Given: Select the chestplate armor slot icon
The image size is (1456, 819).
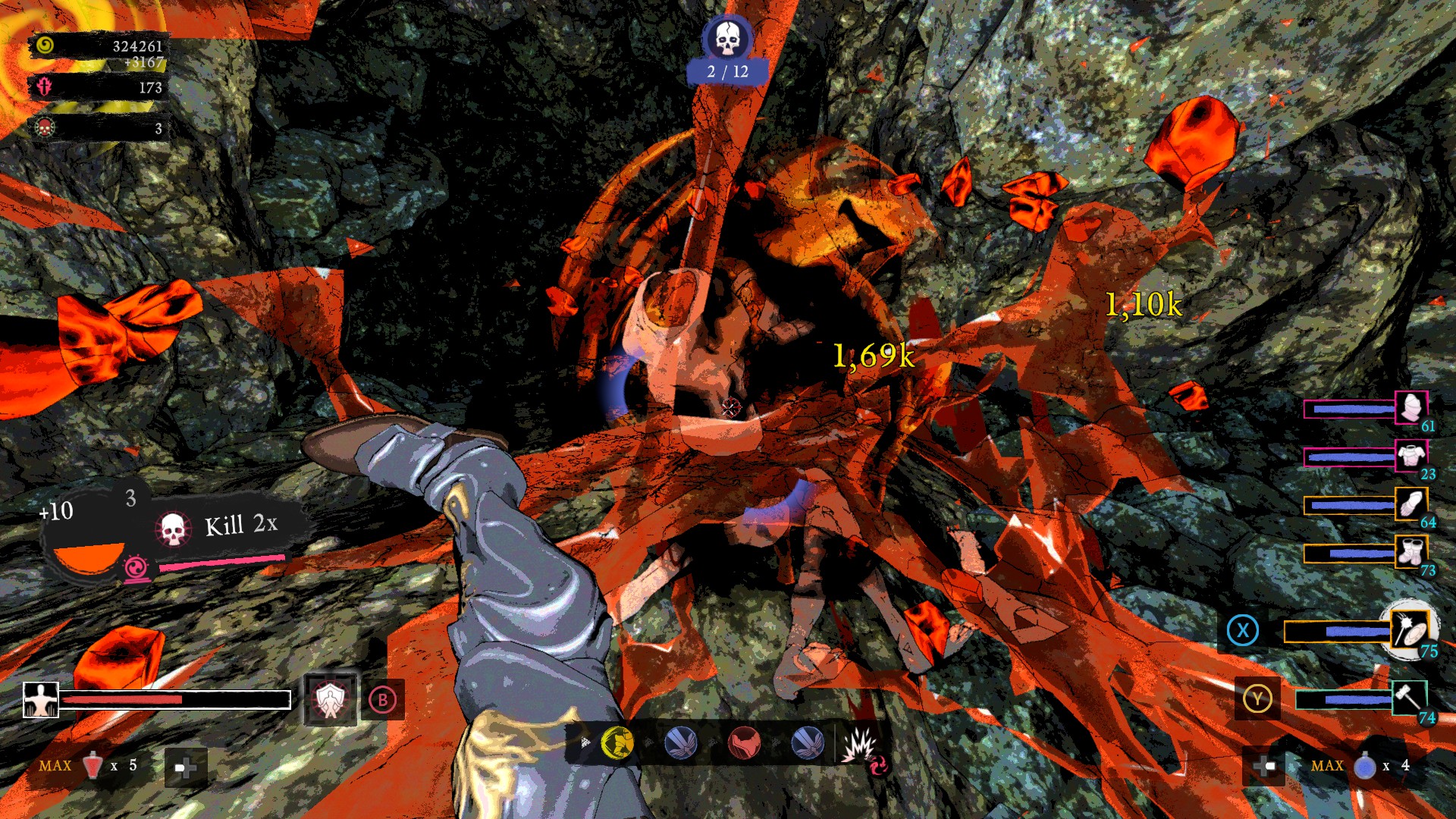Looking at the screenshot, I should click(x=1410, y=457).
